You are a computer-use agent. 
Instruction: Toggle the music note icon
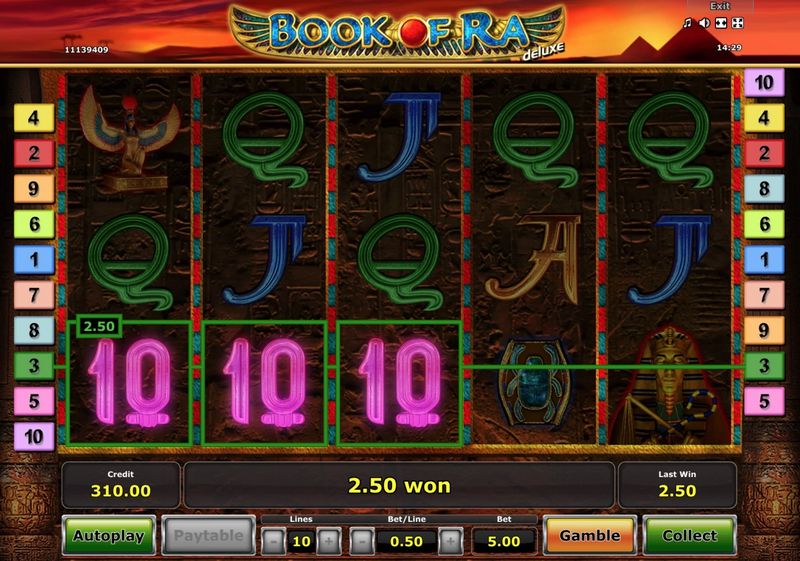(x=688, y=23)
